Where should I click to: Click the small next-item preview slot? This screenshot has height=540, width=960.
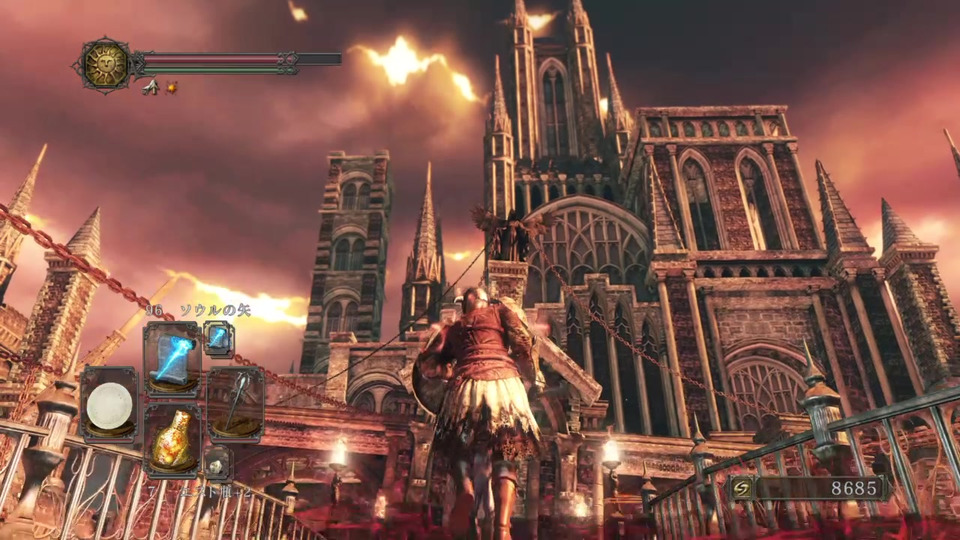coord(218,461)
